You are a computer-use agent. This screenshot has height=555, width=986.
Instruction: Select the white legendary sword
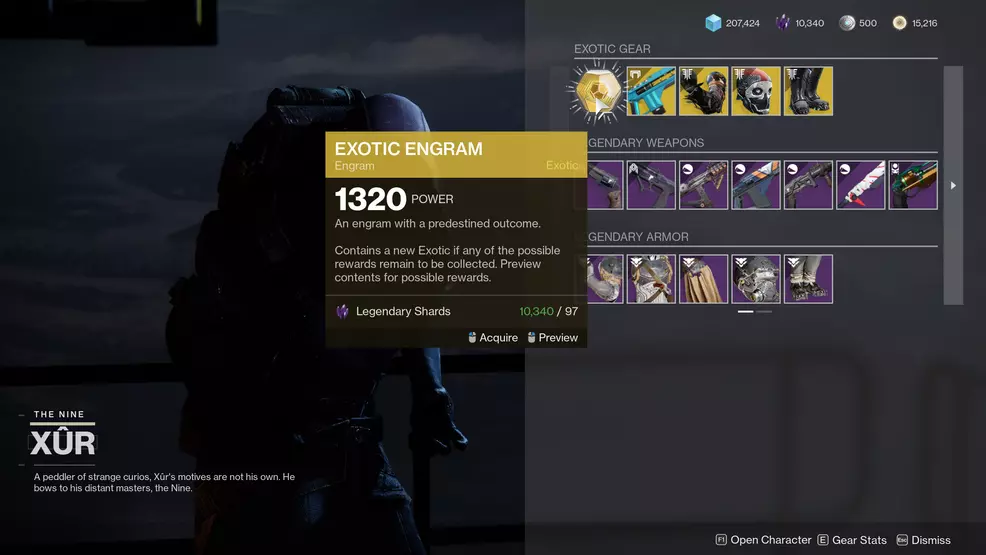(x=860, y=185)
